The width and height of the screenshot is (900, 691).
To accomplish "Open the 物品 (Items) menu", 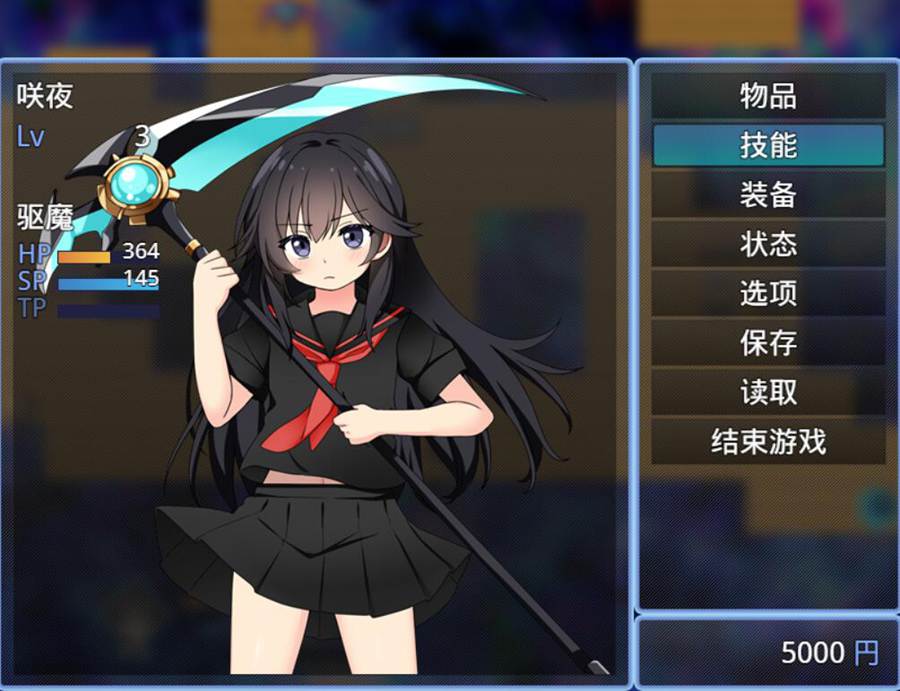I will (x=768, y=96).
